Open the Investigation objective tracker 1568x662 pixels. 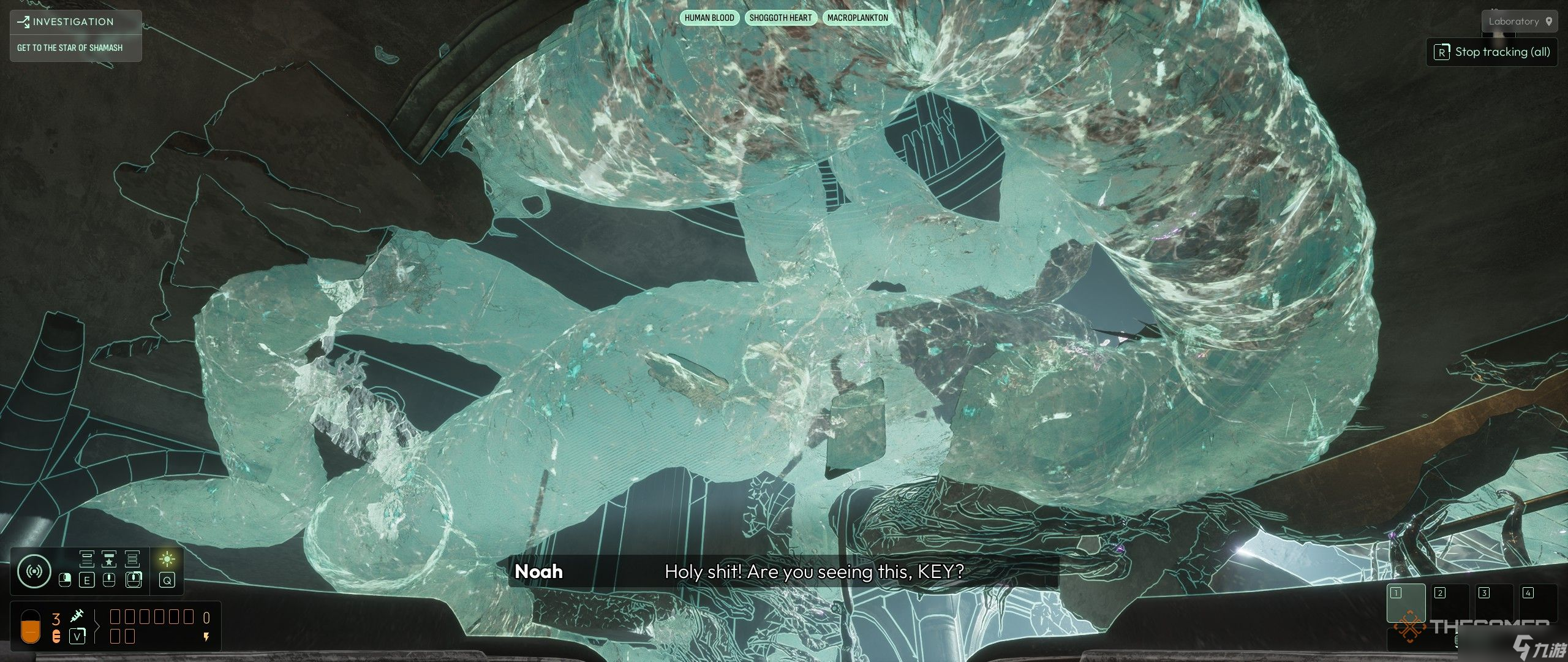tap(75, 22)
